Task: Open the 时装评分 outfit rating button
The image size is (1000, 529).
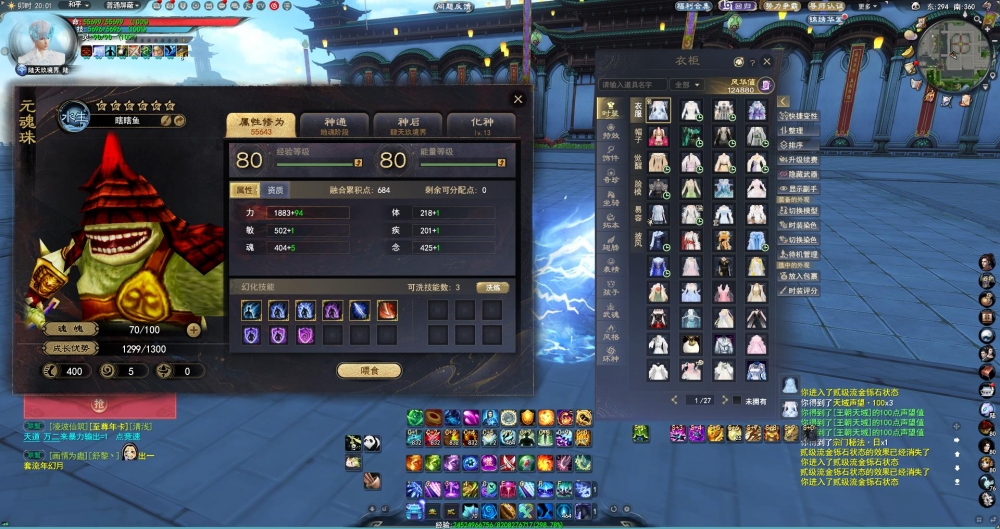Action: coord(803,290)
